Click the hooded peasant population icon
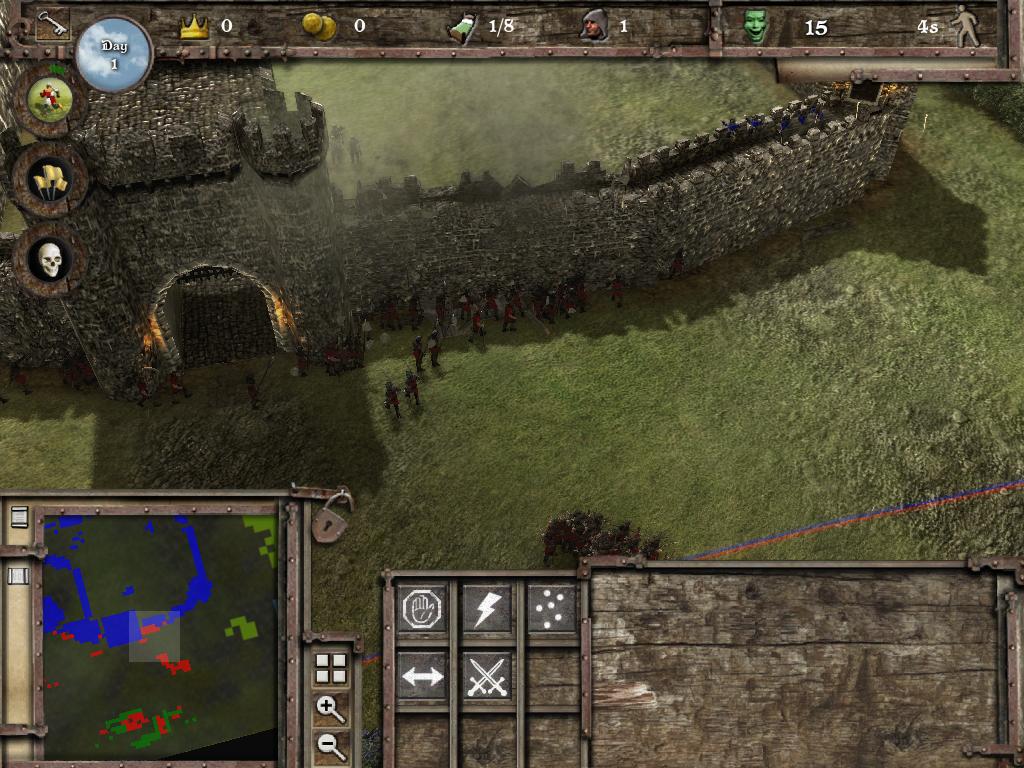The width and height of the screenshot is (1024, 768). click(x=594, y=26)
